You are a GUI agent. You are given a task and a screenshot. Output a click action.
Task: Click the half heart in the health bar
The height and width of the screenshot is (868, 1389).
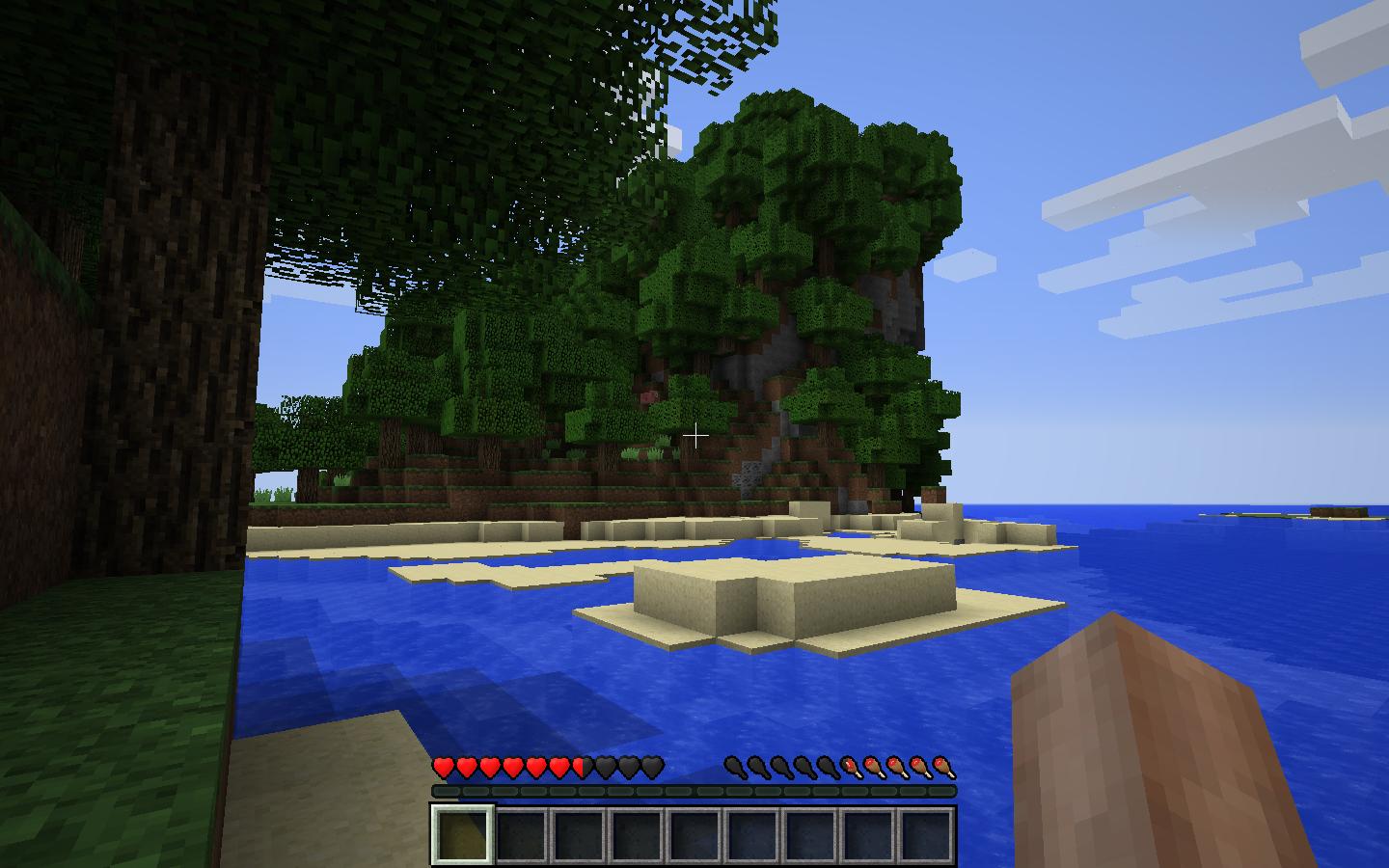[x=579, y=768]
